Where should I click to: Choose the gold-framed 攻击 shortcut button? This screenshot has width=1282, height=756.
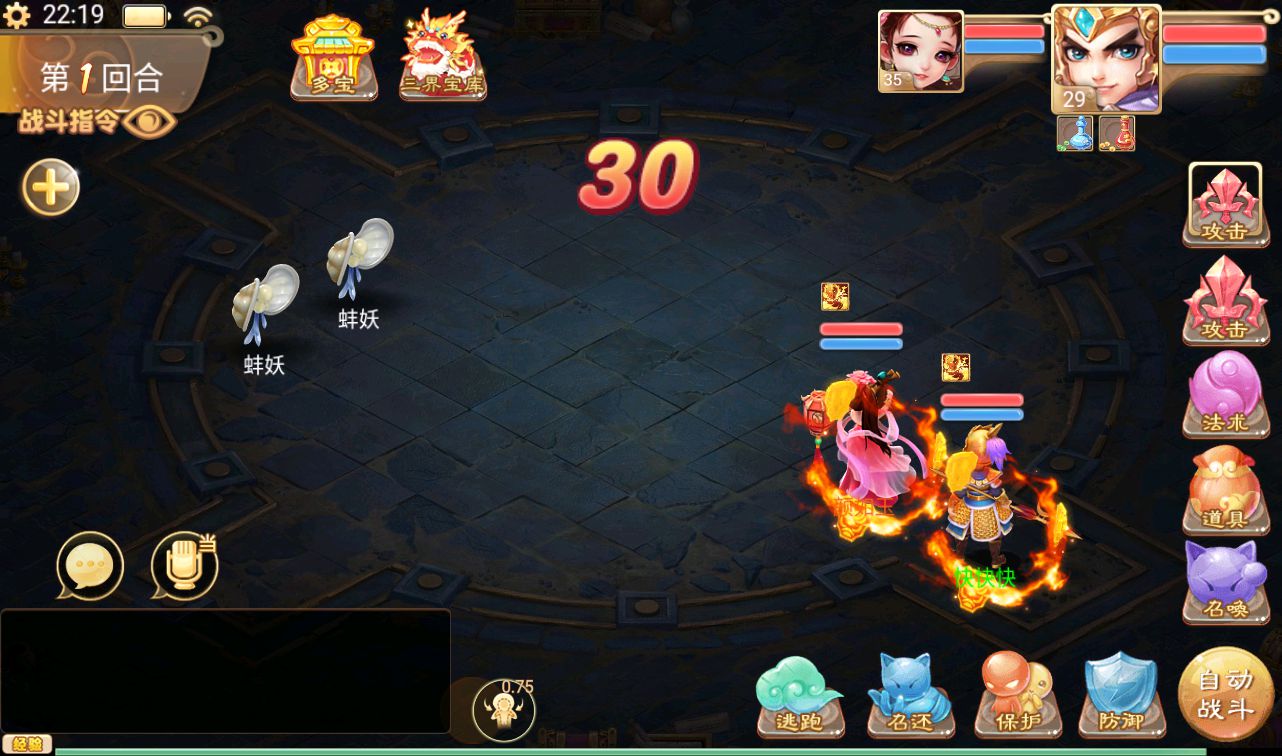[1224, 204]
